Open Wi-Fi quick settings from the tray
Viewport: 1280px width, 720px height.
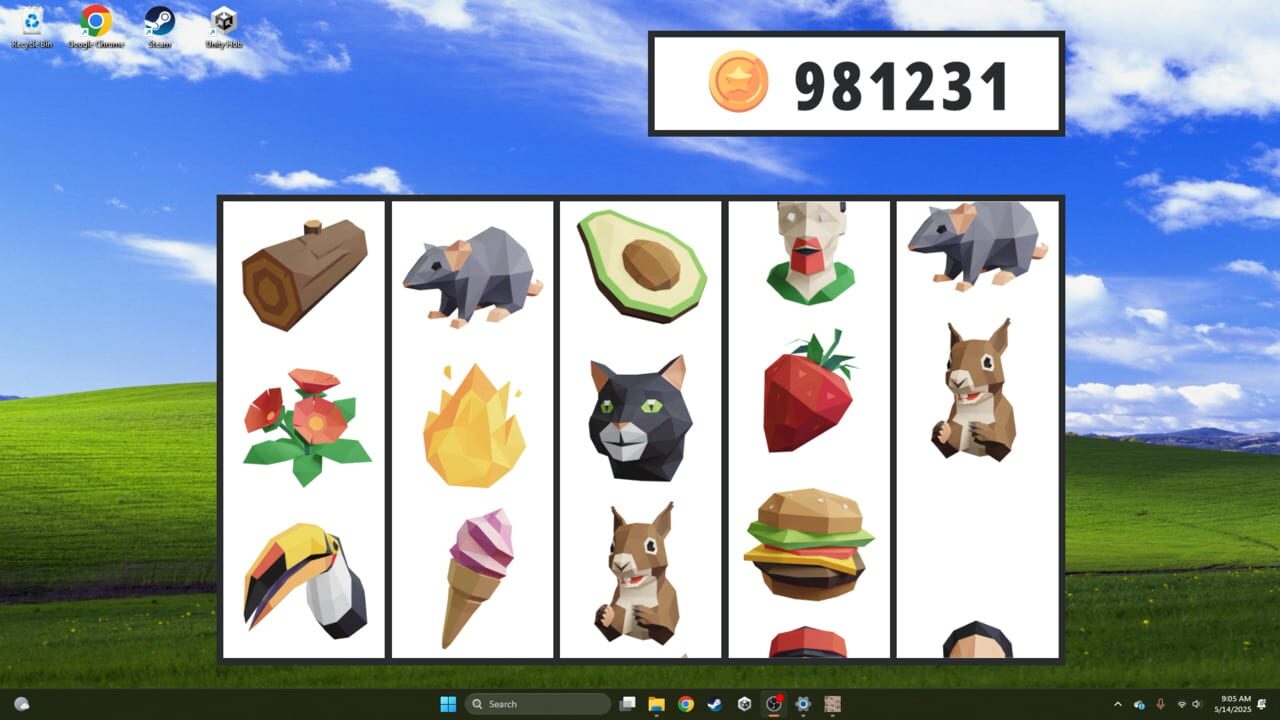[1183, 704]
